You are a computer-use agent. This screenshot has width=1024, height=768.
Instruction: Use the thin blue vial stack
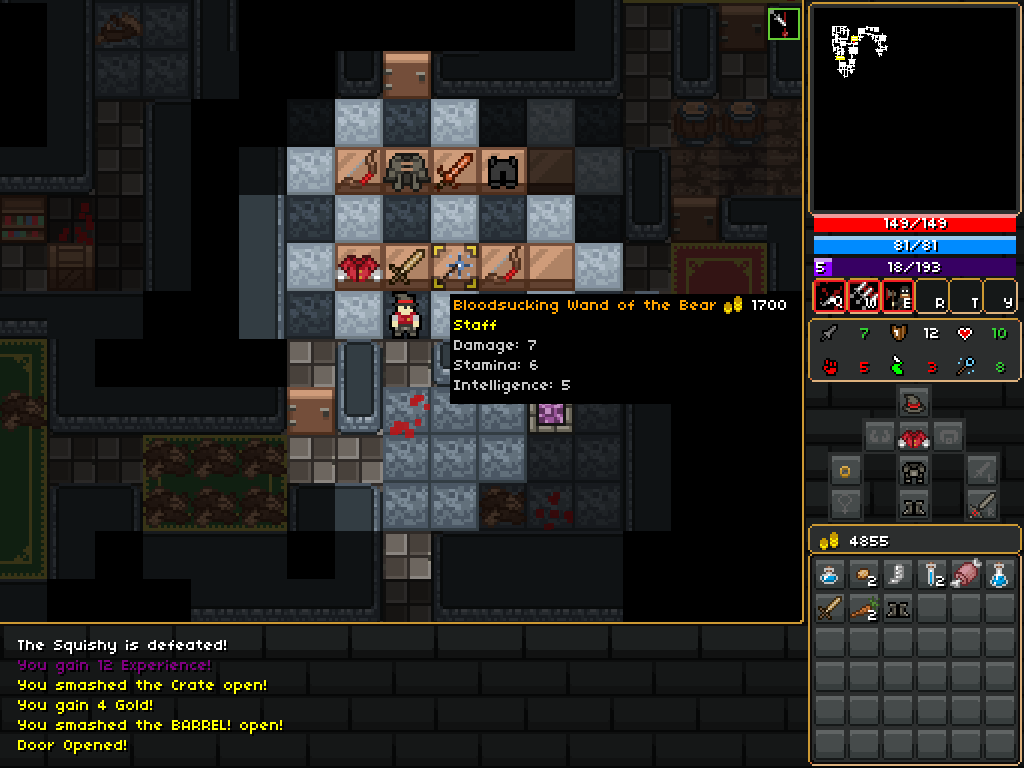[931, 575]
